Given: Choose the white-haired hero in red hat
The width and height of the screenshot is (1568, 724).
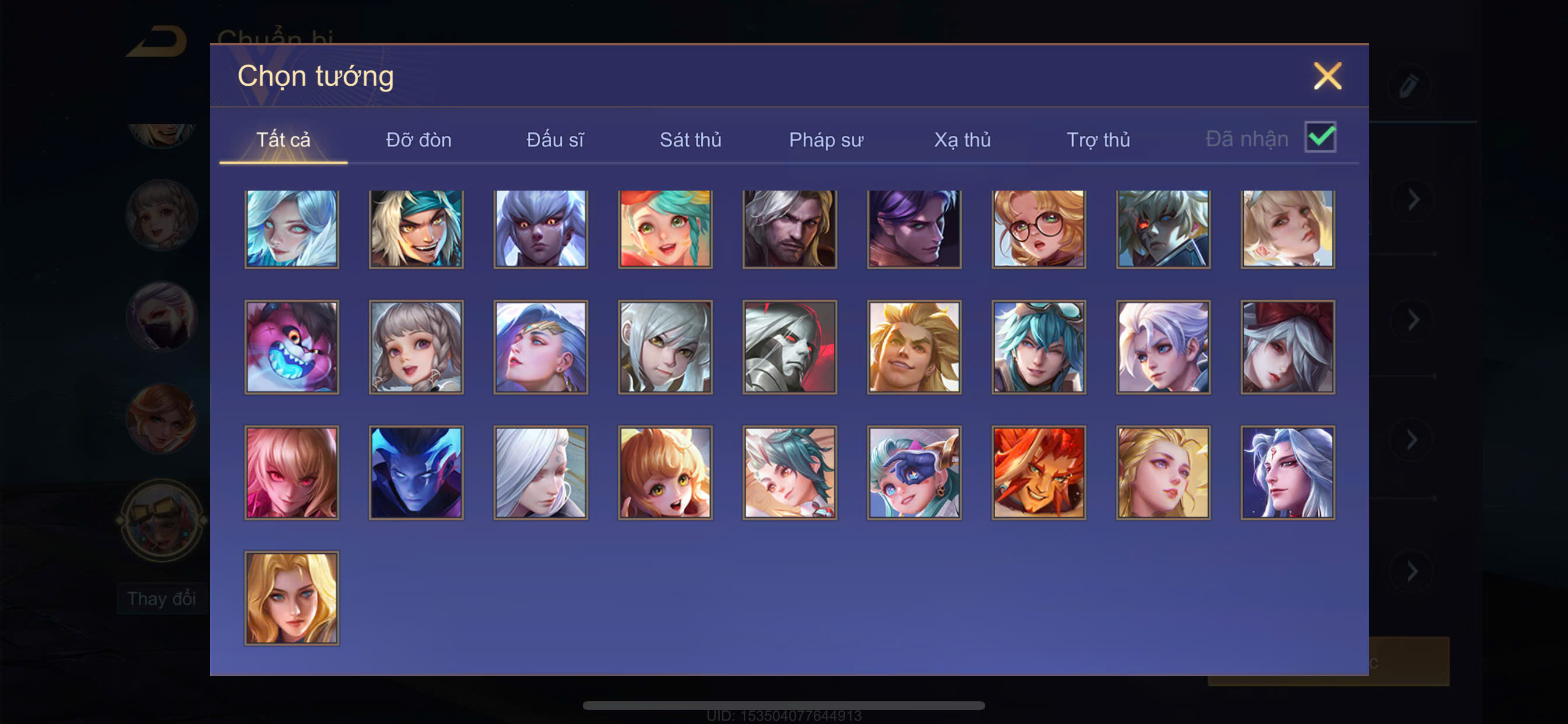Looking at the screenshot, I should click(x=1287, y=347).
